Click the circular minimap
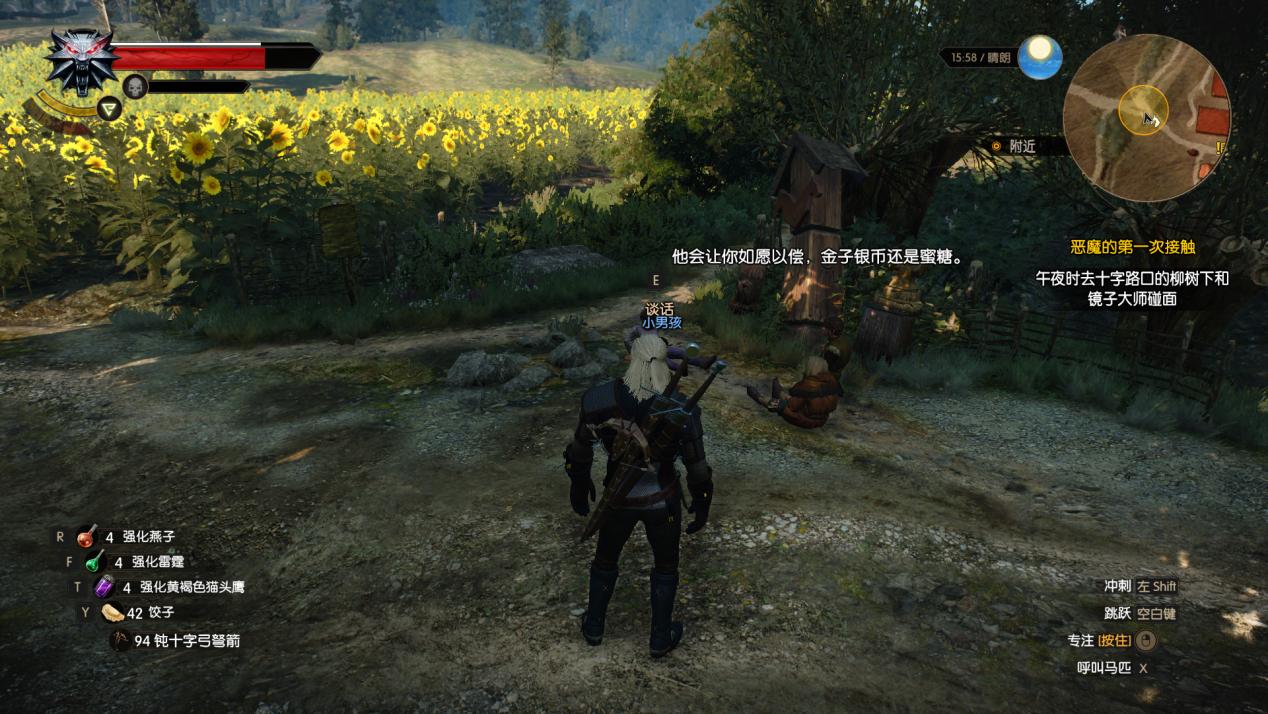Screen dimensions: 1268x714 [1145, 115]
